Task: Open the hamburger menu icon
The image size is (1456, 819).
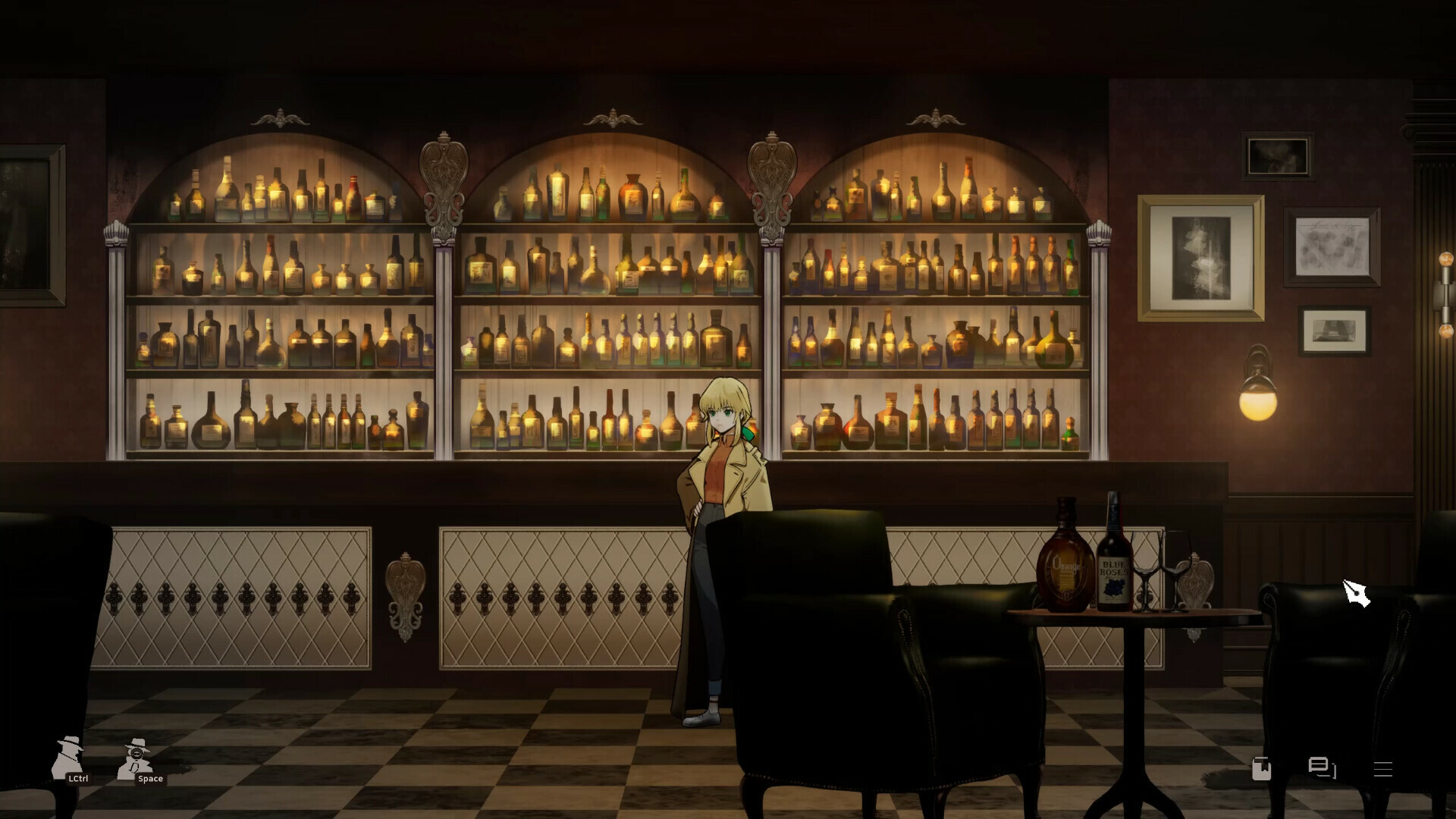Action: click(x=1382, y=768)
